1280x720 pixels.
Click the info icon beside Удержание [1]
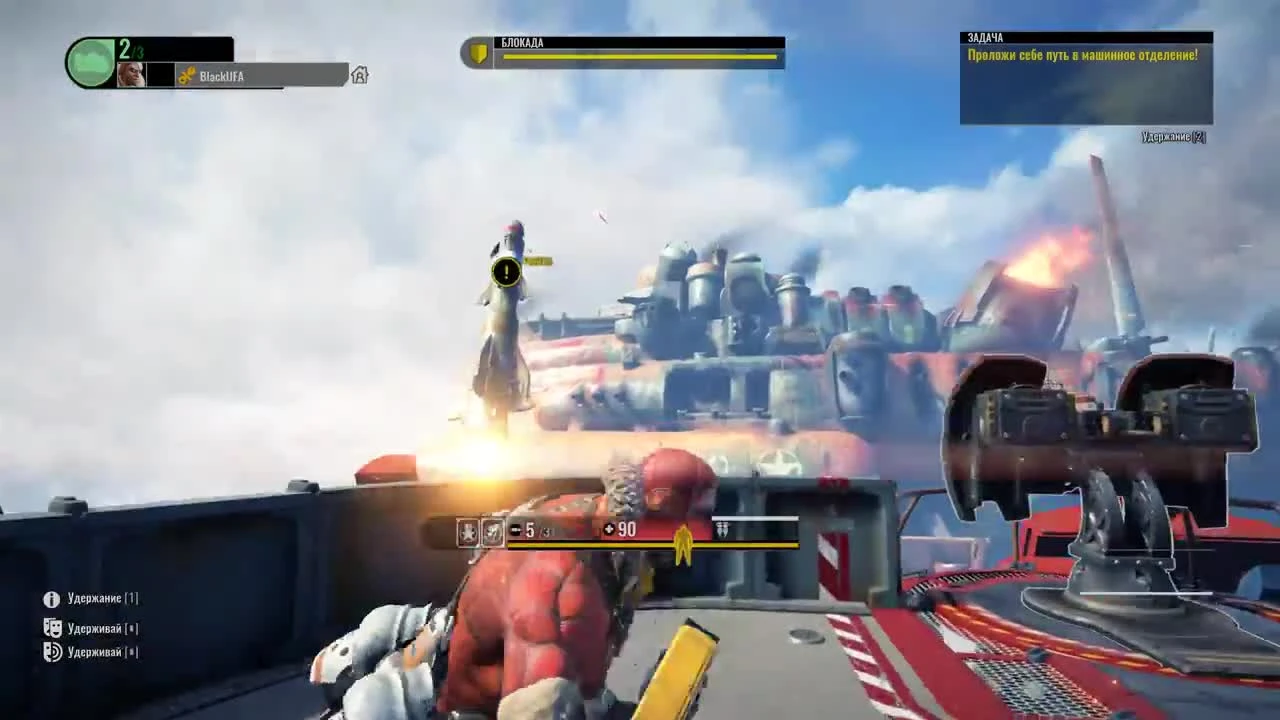point(51,598)
